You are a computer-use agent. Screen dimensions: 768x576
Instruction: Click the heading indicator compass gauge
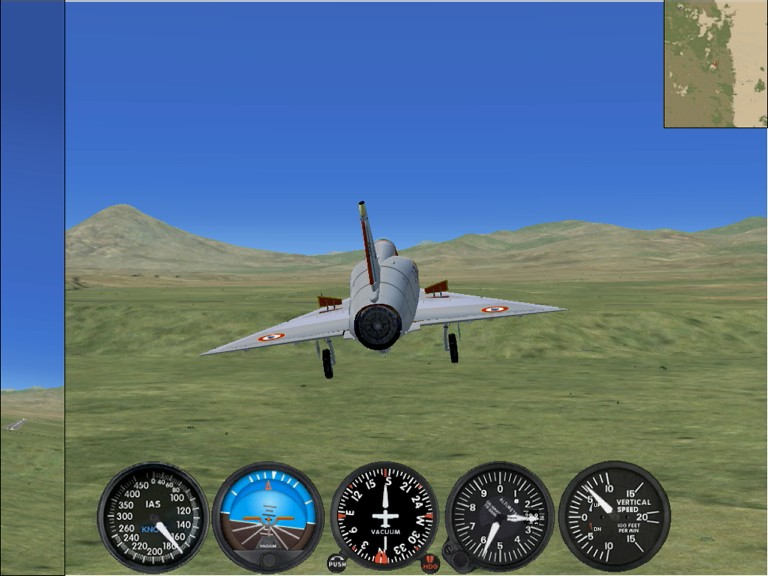coord(384,514)
